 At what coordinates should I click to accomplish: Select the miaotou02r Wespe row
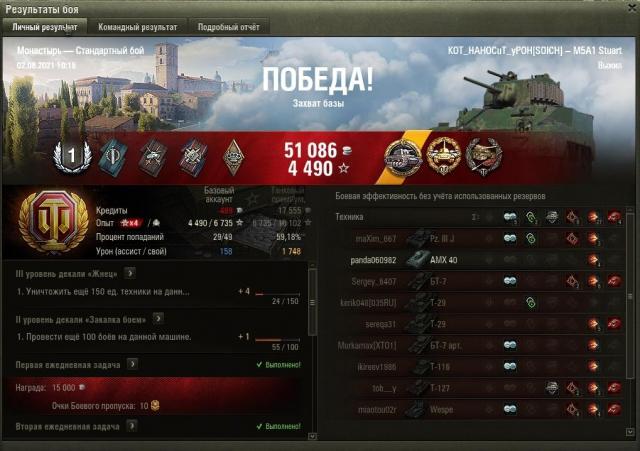[x=472, y=409]
